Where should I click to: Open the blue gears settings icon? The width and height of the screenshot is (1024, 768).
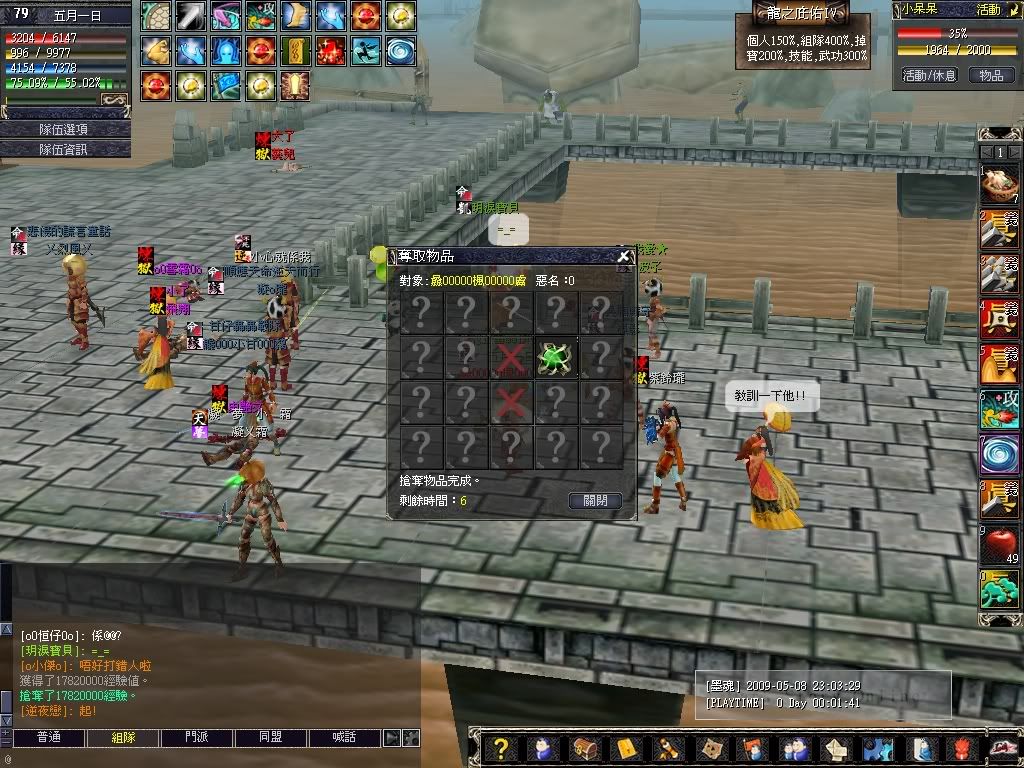[x=877, y=749]
